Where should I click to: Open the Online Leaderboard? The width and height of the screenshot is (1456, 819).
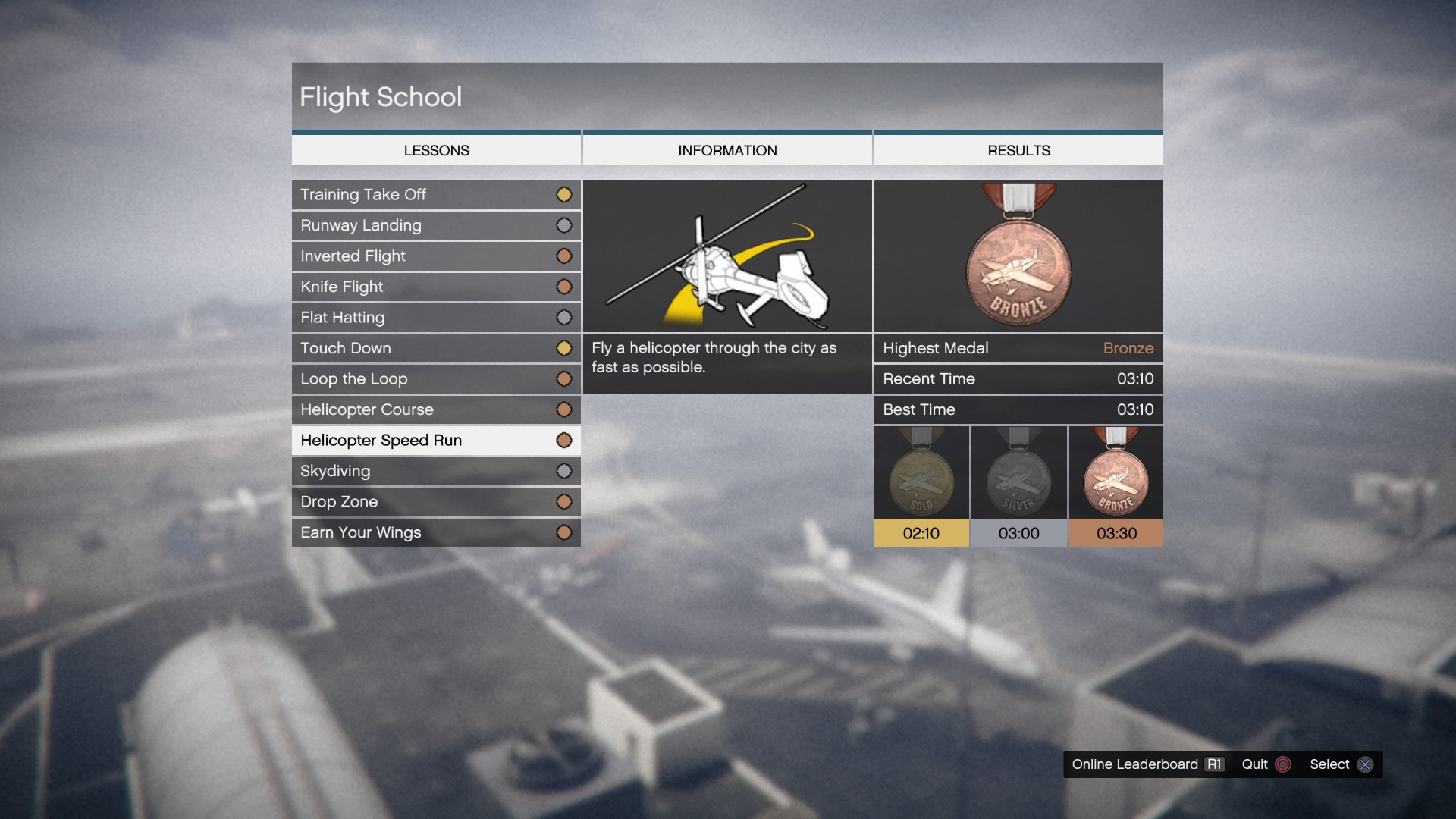pos(1147,764)
